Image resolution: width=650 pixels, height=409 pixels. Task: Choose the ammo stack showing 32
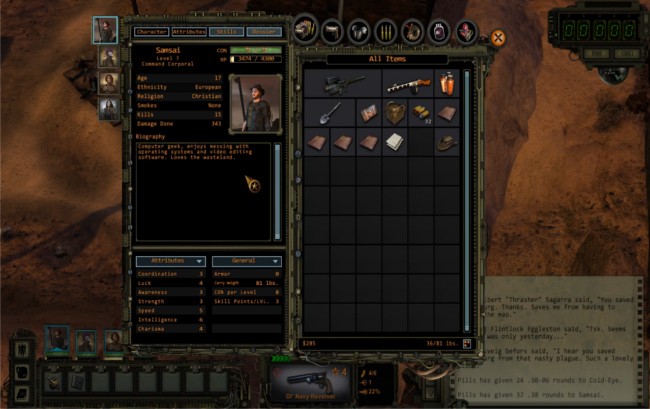[421, 113]
